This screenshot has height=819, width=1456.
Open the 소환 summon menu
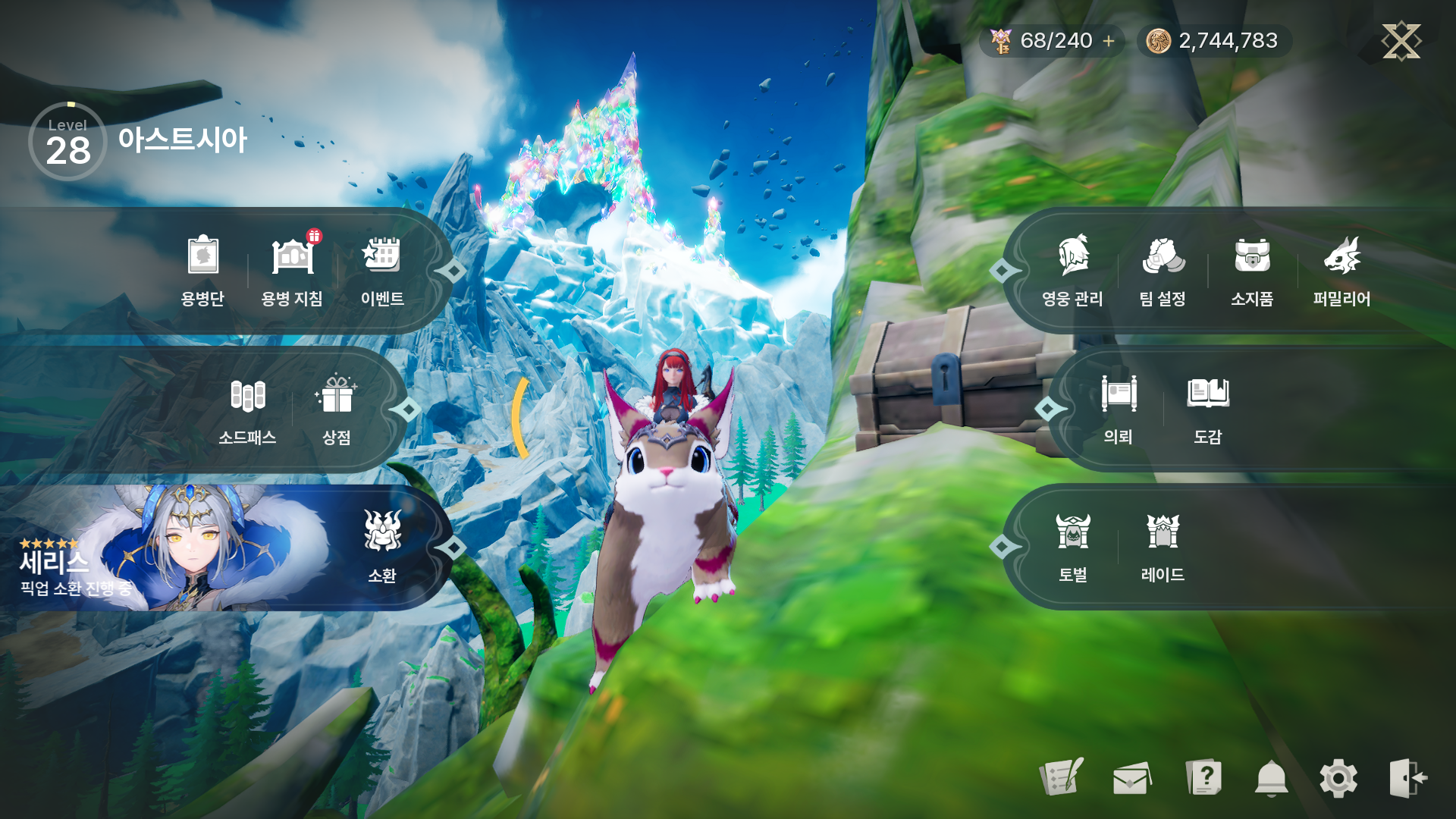(382, 548)
